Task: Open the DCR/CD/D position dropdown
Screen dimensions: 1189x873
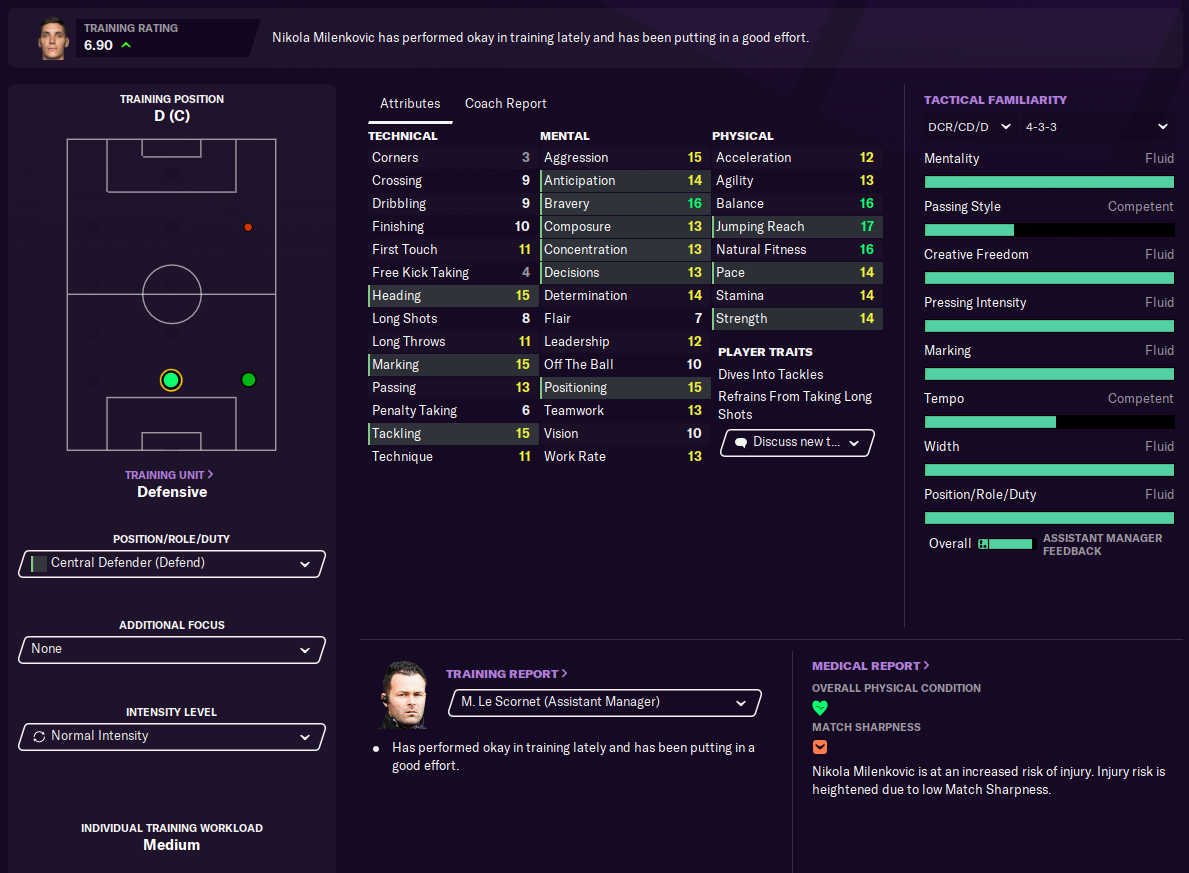Action: coord(968,127)
